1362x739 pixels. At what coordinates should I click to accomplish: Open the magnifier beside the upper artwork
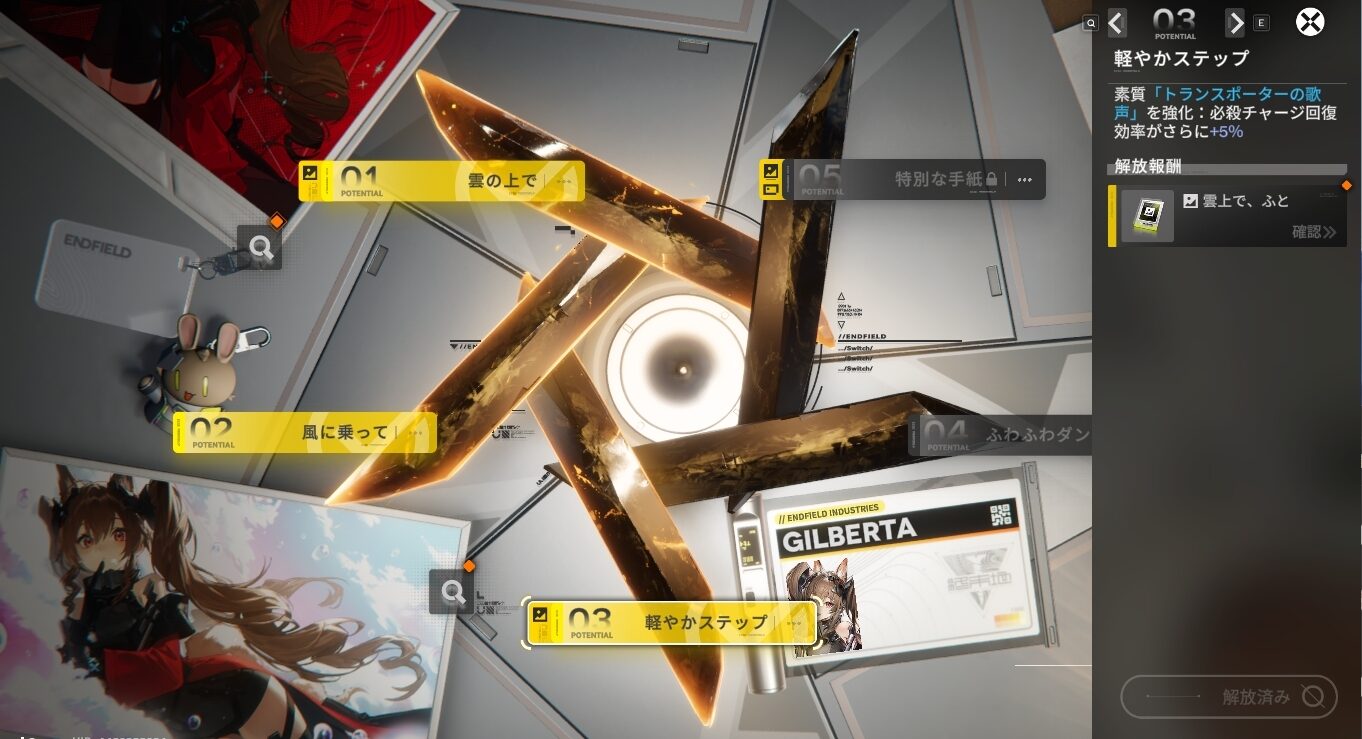coord(260,248)
